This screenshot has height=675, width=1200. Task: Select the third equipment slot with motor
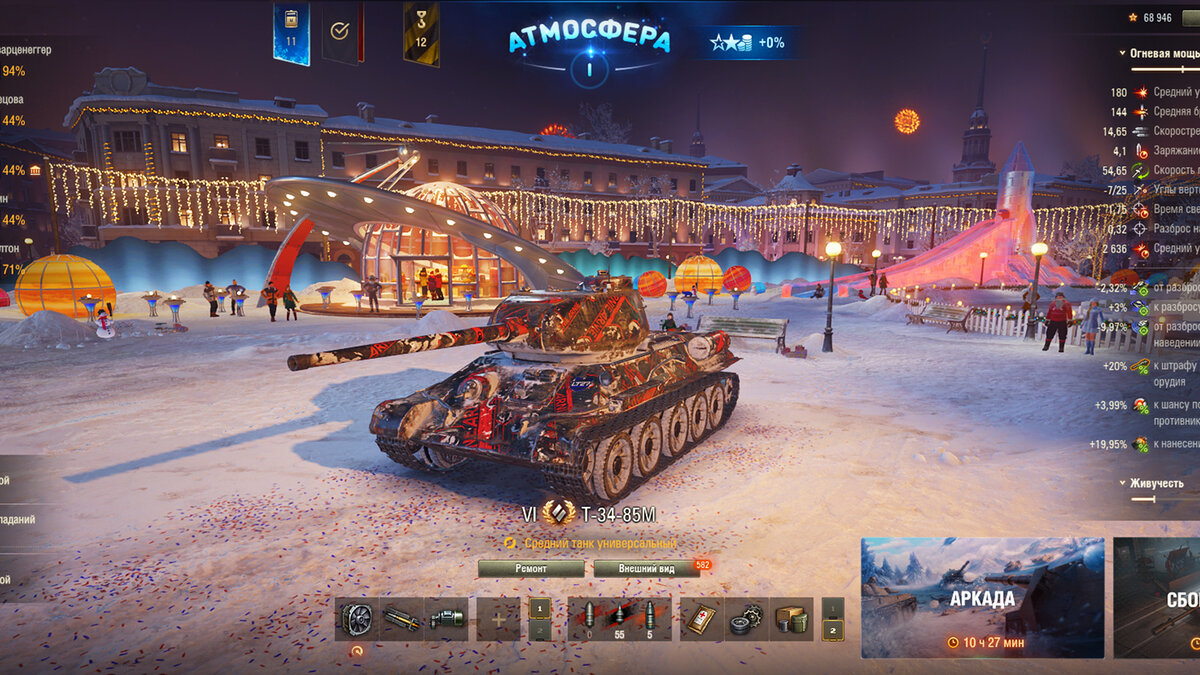(446, 619)
